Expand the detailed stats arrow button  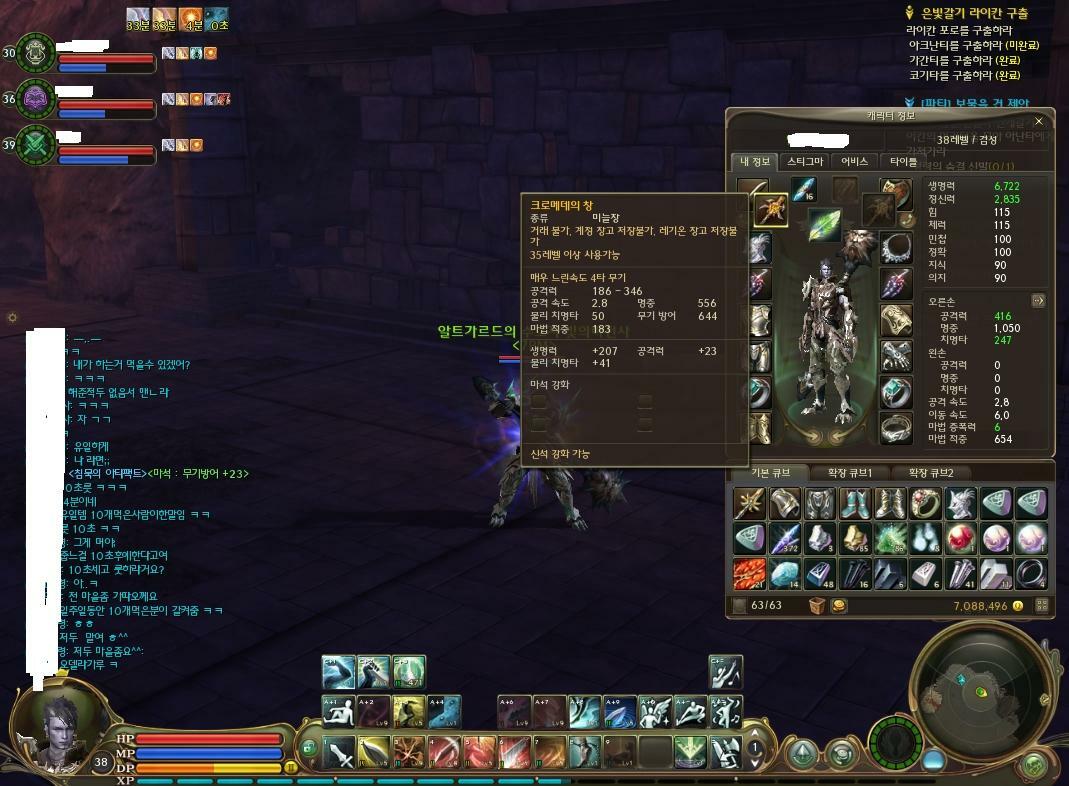1038,299
